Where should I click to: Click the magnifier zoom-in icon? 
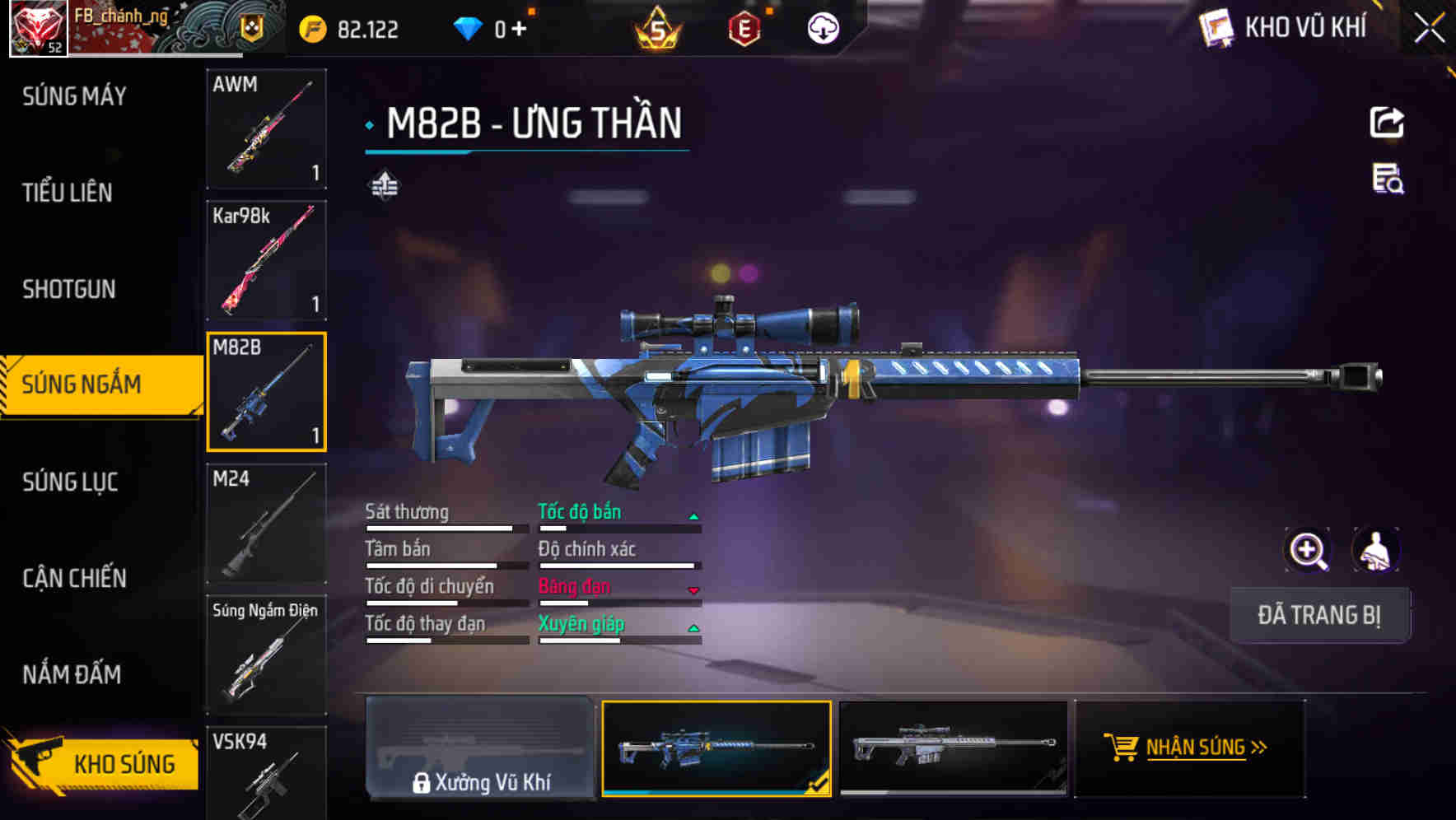tap(1308, 550)
